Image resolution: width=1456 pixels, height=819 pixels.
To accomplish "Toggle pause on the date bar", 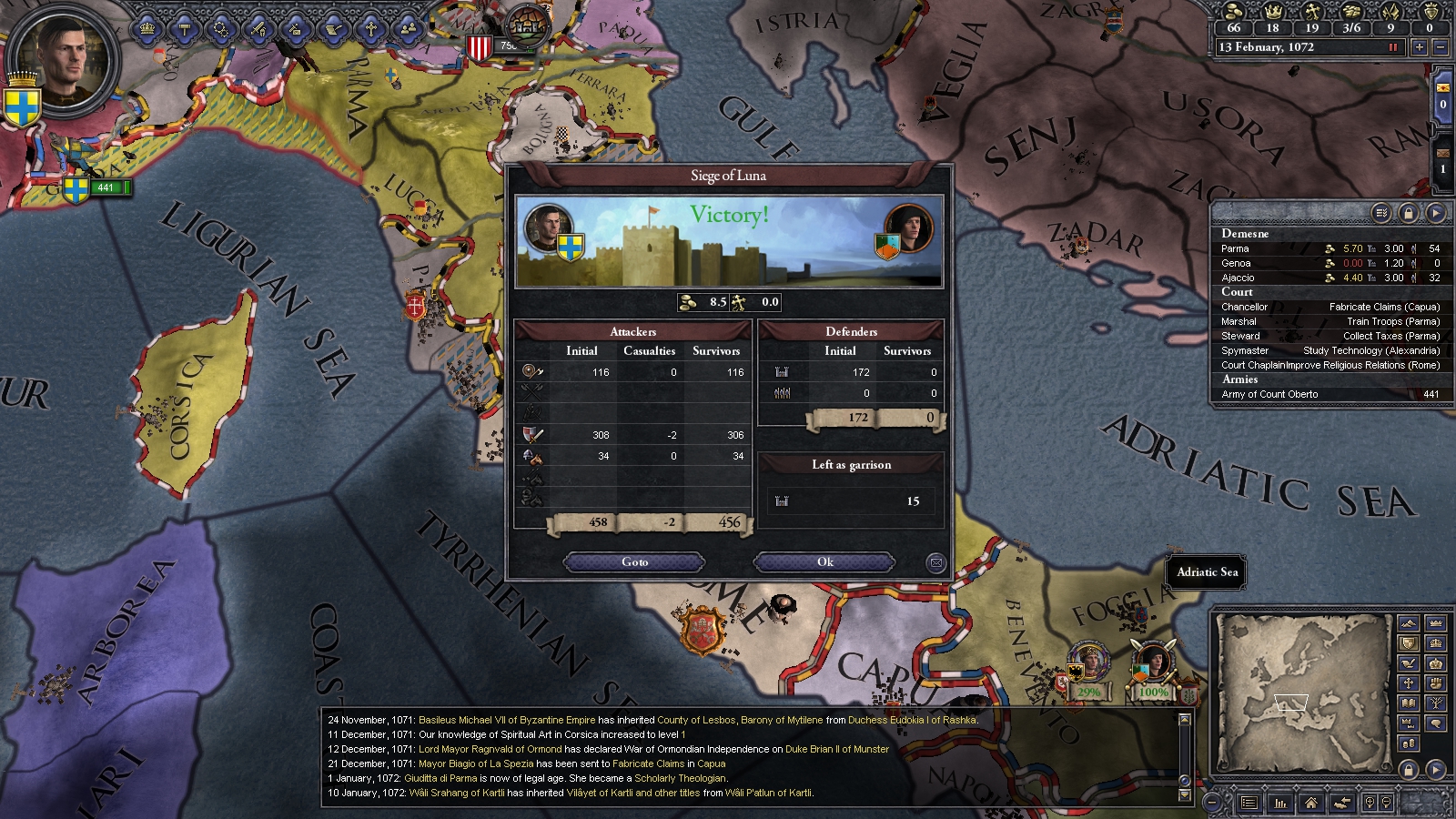I will point(1392,47).
